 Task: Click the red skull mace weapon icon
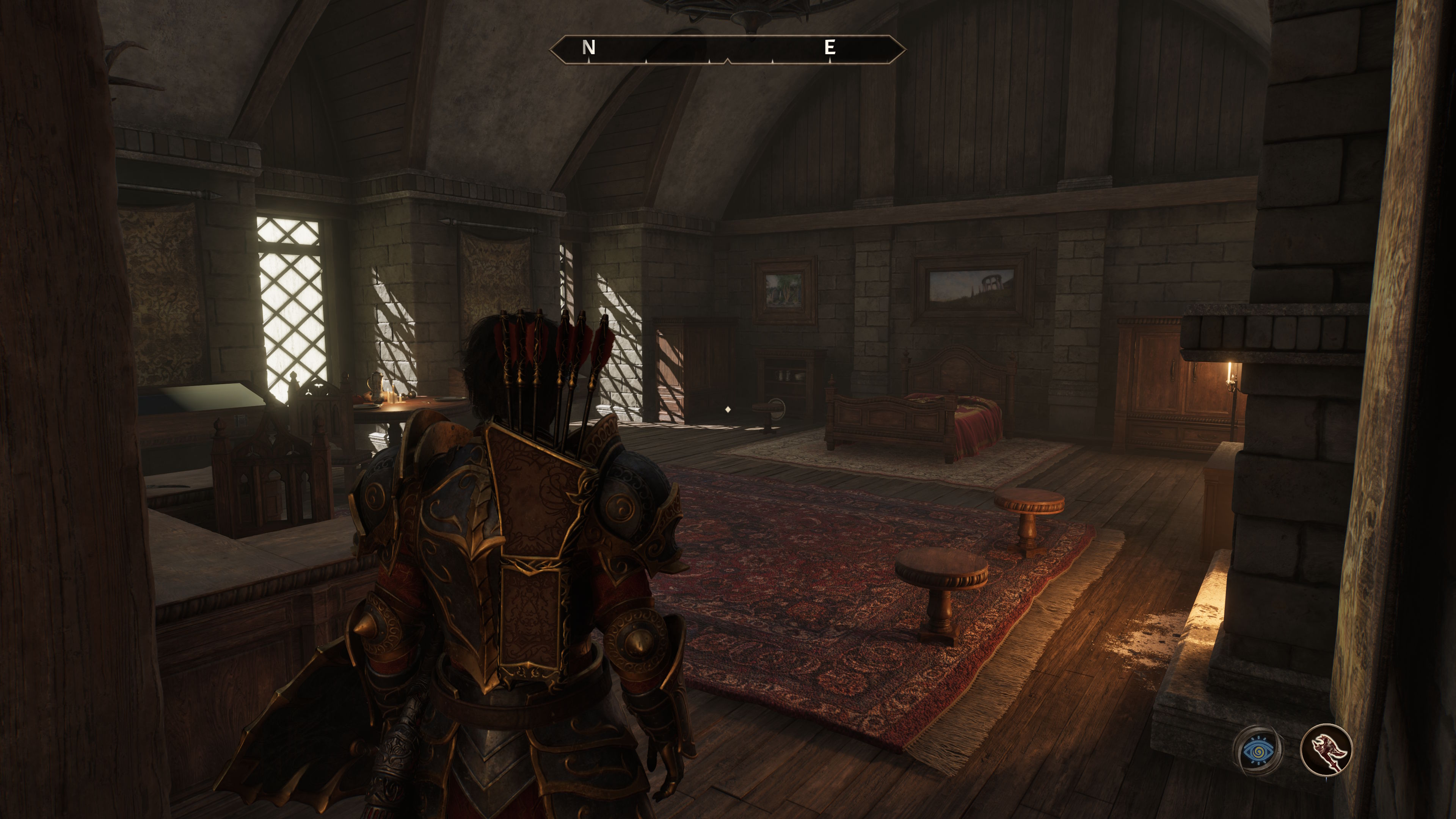point(1326,750)
